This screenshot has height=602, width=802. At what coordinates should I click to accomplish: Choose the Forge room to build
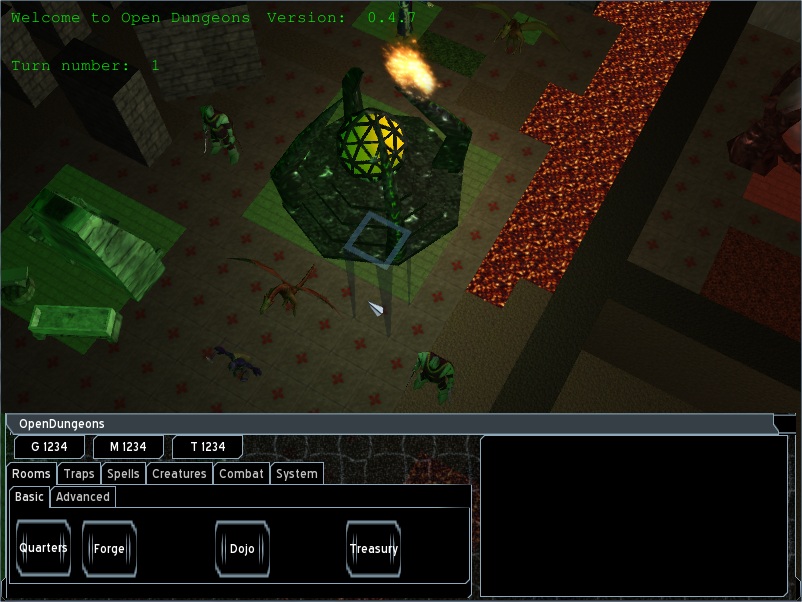[109, 549]
